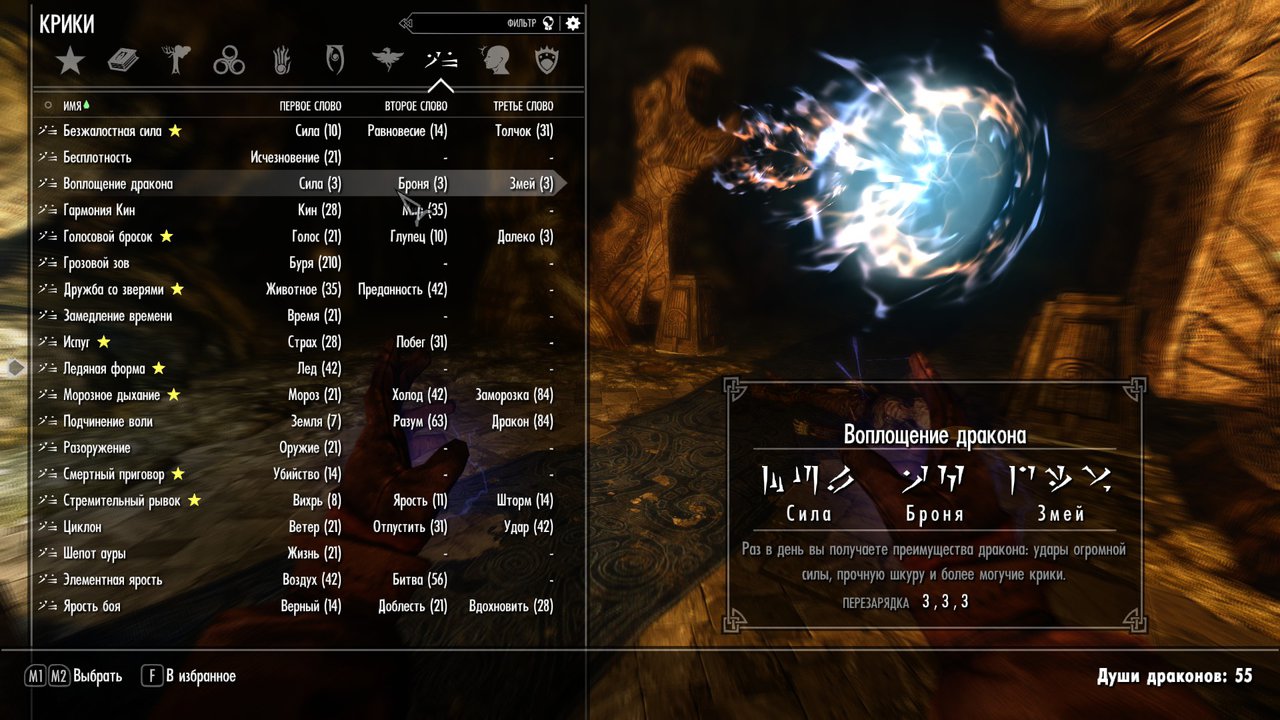Viewport: 1280px width, 720px height.
Task: Open the book icon category tab
Action: 123,62
